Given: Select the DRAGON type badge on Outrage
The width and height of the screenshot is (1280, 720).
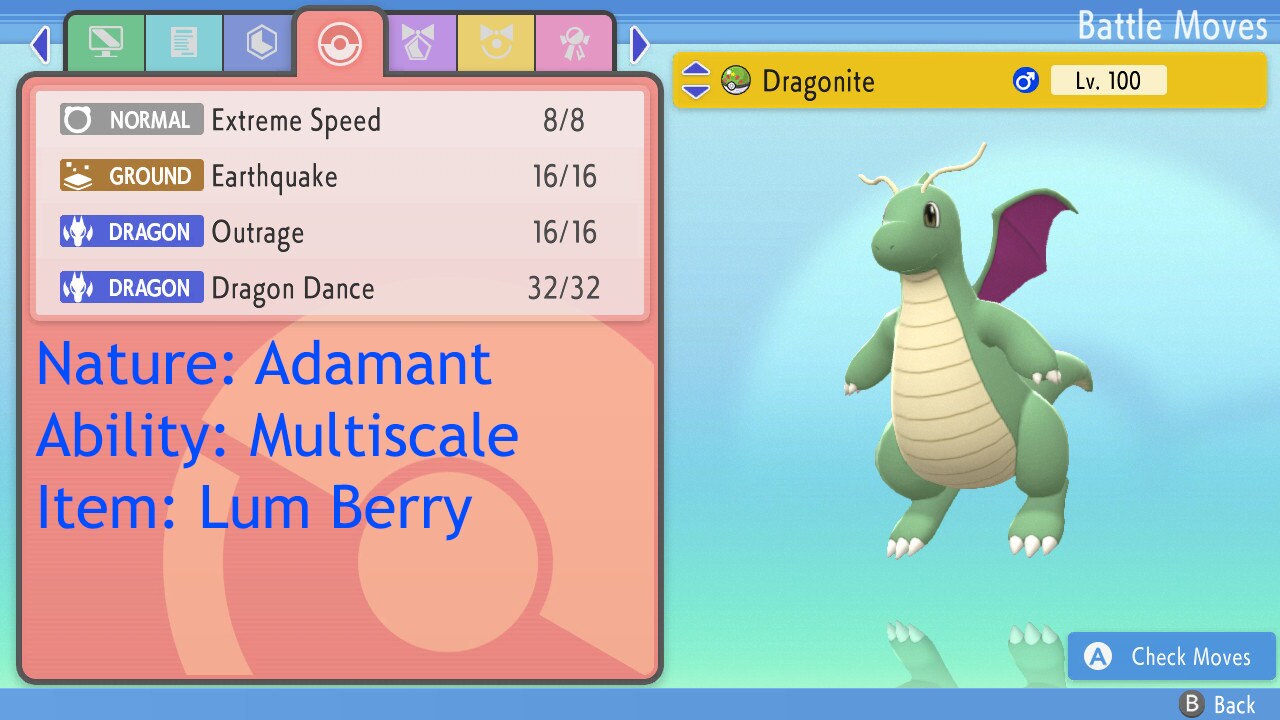Looking at the screenshot, I should pyautogui.click(x=131, y=232).
